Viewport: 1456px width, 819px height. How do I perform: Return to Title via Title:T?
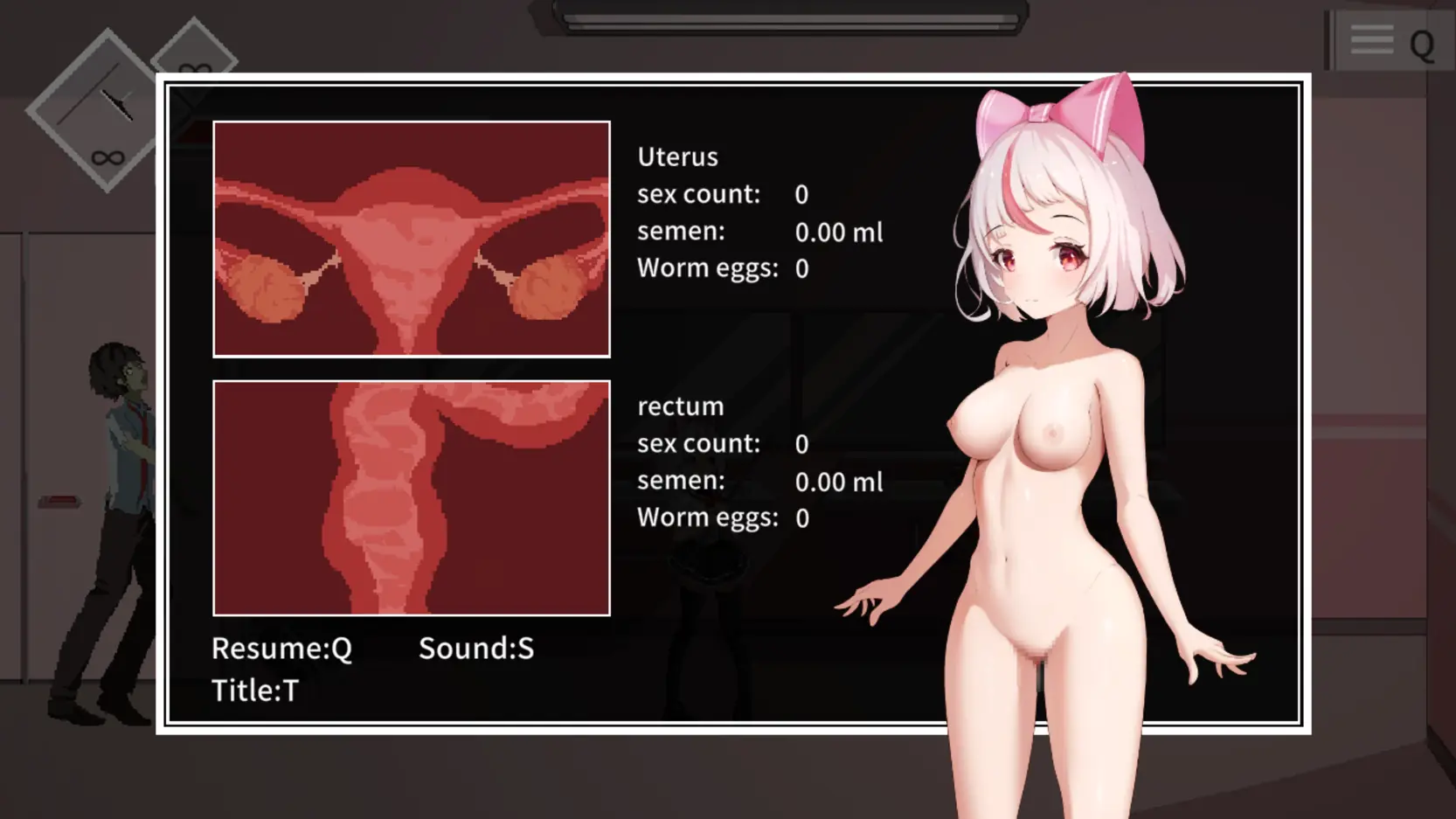pyautogui.click(x=256, y=691)
